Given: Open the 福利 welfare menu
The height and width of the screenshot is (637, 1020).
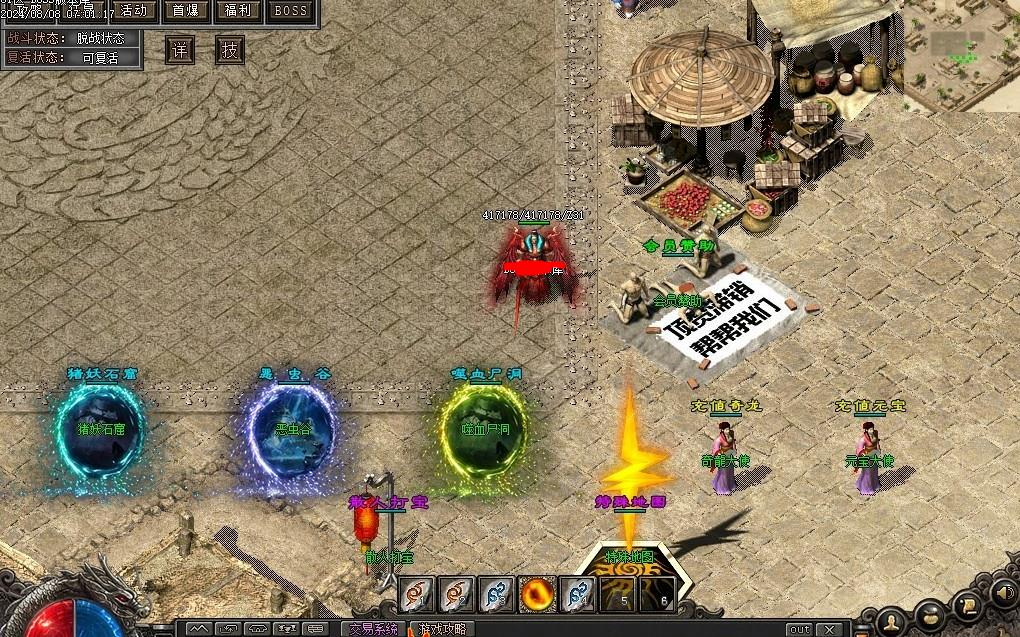Looking at the screenshot, I should coord(238,11).
